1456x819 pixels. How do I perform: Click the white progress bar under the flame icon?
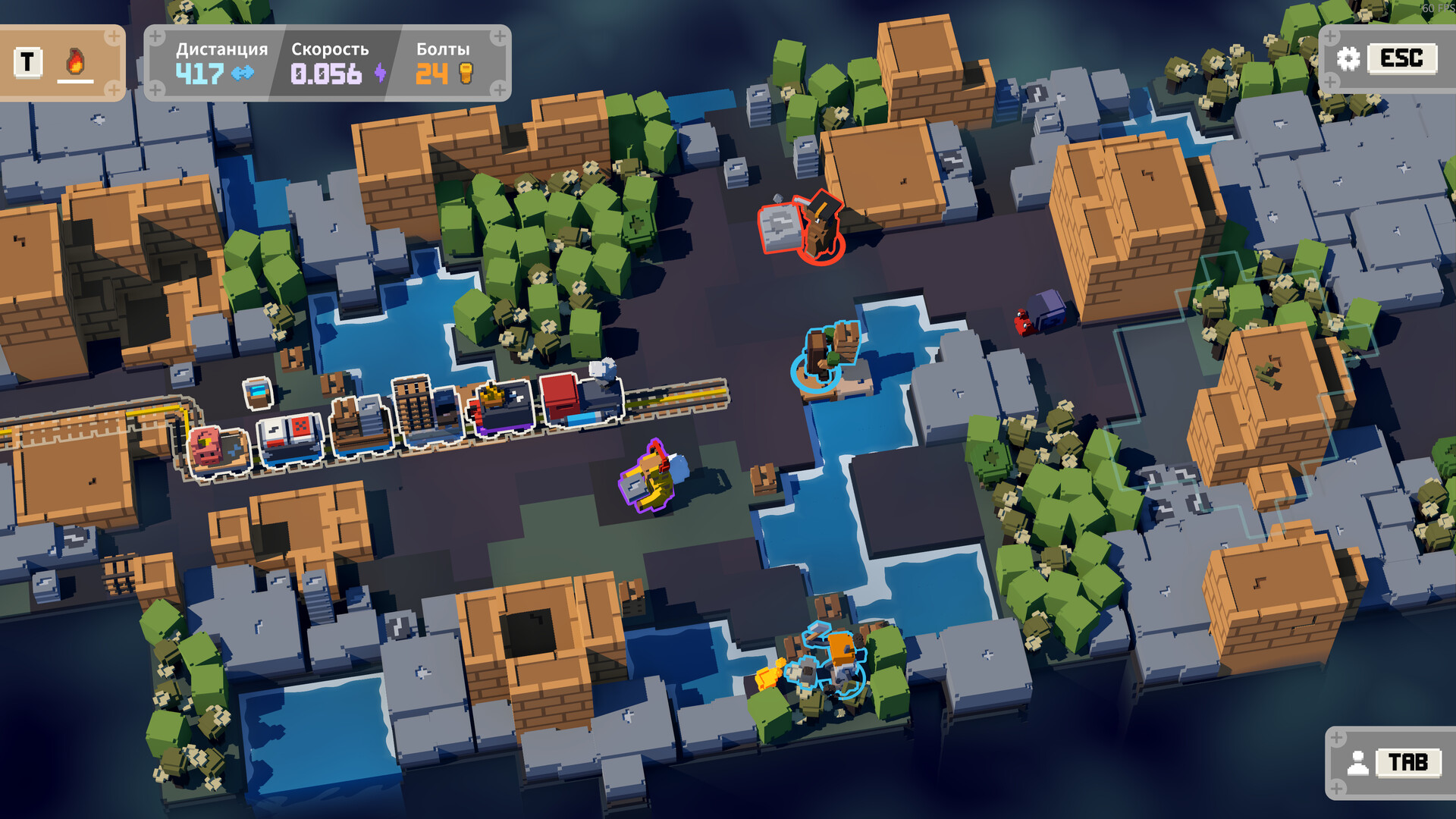(74, 82)
